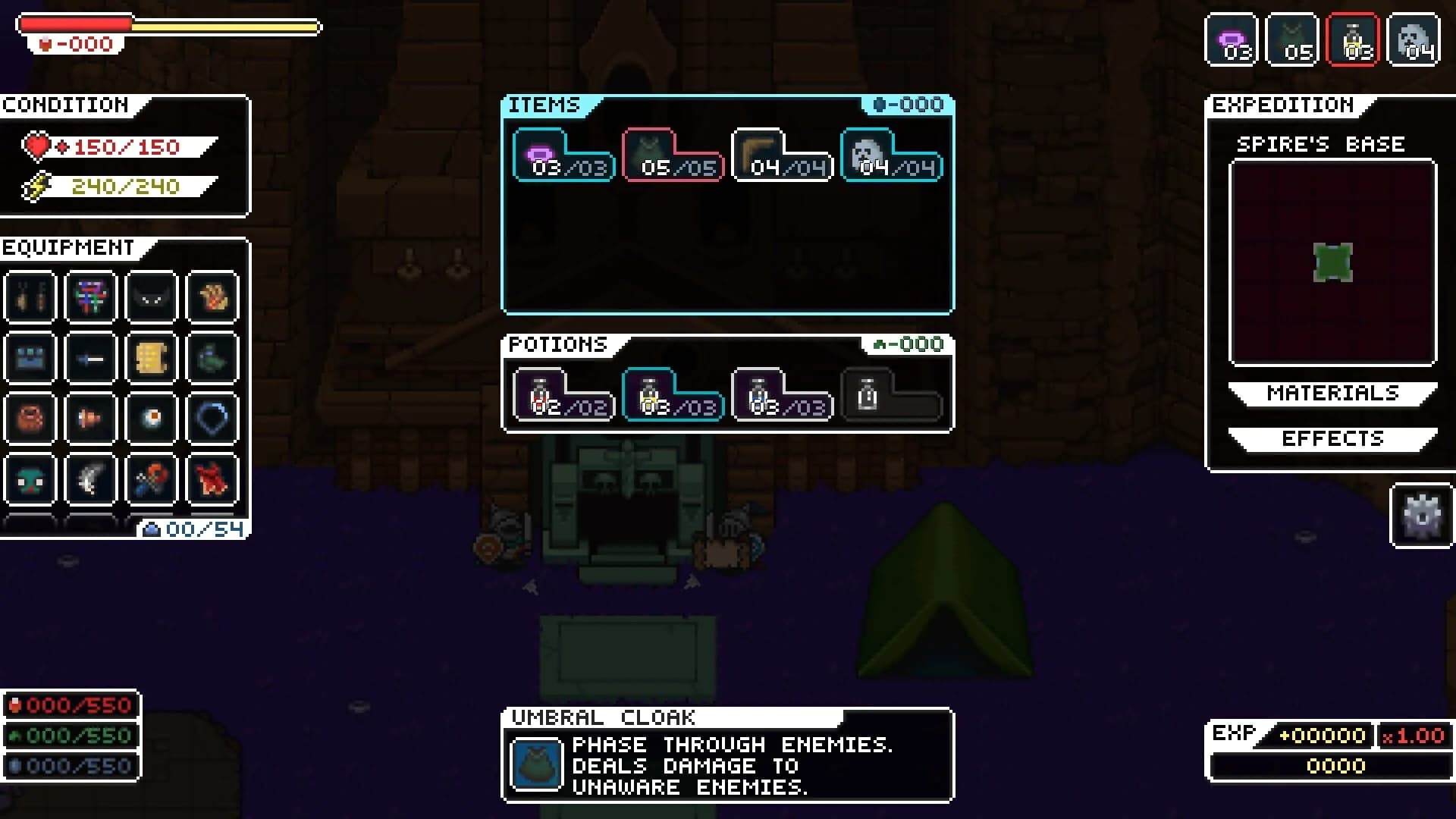Toggle the skull quickslot in the top-right hotbar
The image size is (1456, 819).
pos(1413,39)
